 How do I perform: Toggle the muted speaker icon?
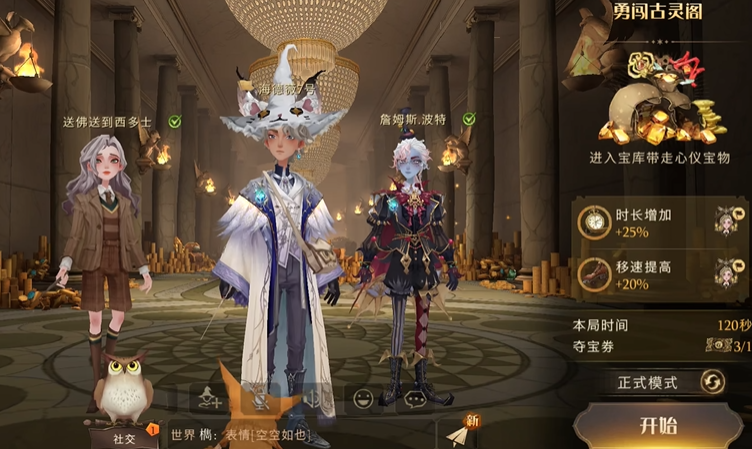(x=313, y=399)
